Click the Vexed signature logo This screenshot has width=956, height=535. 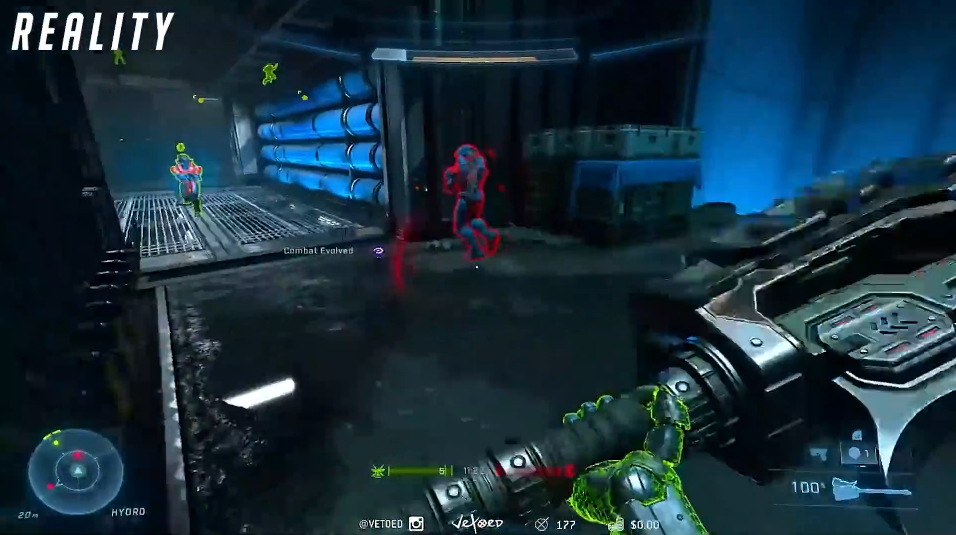[477, 522]
